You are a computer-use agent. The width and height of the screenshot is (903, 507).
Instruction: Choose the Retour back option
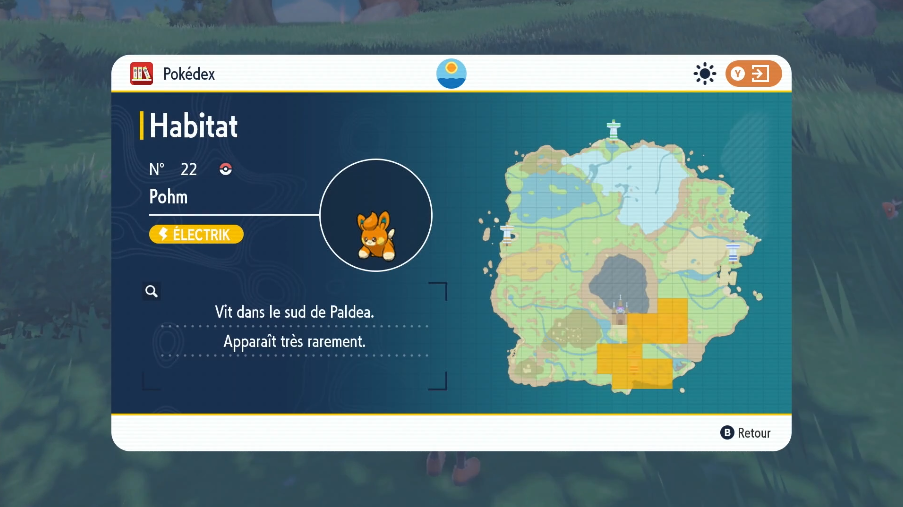(746, 433)
